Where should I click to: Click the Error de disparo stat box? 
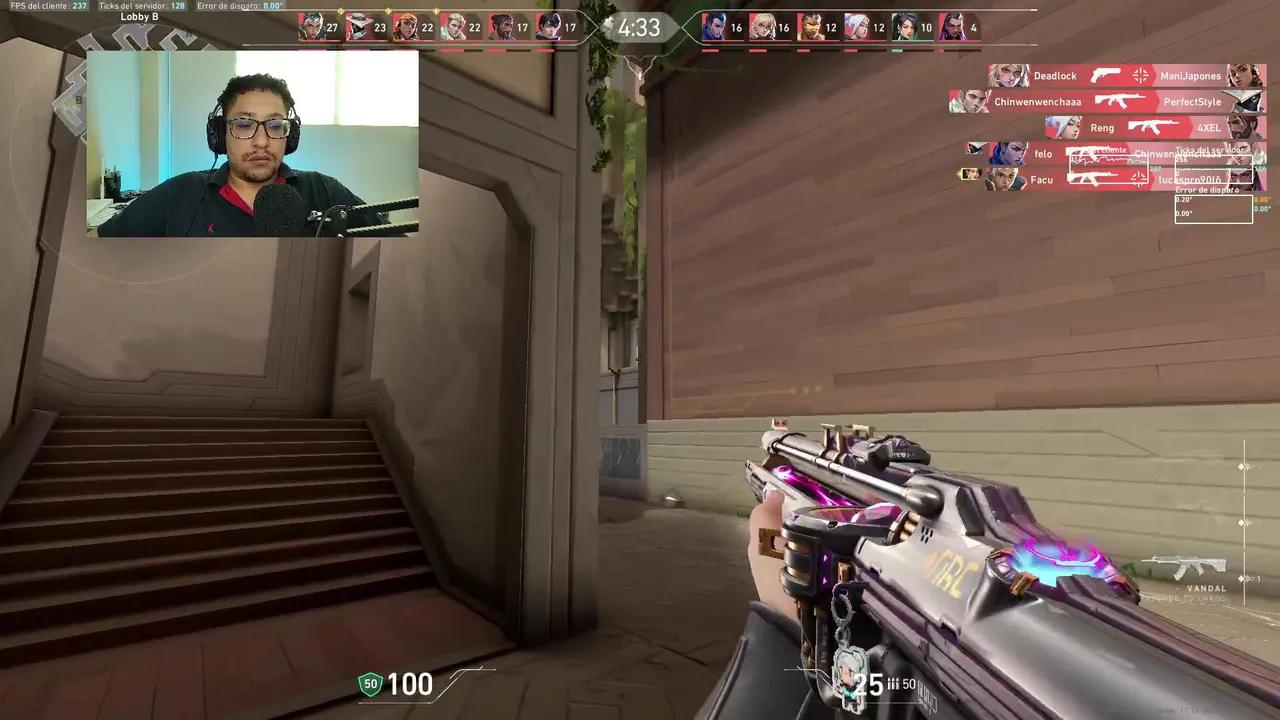click(x=1213, y=207)
